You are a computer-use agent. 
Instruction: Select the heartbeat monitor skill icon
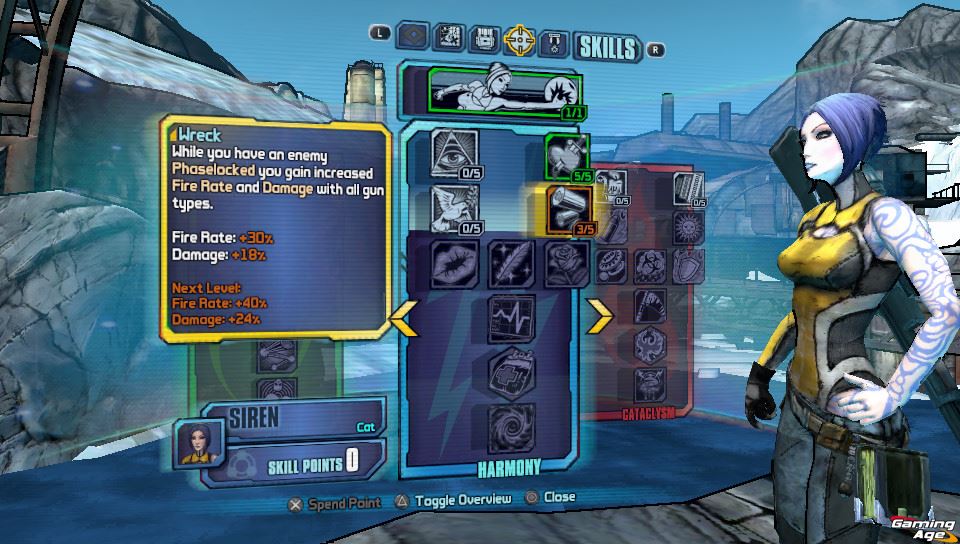click(510, 318)
